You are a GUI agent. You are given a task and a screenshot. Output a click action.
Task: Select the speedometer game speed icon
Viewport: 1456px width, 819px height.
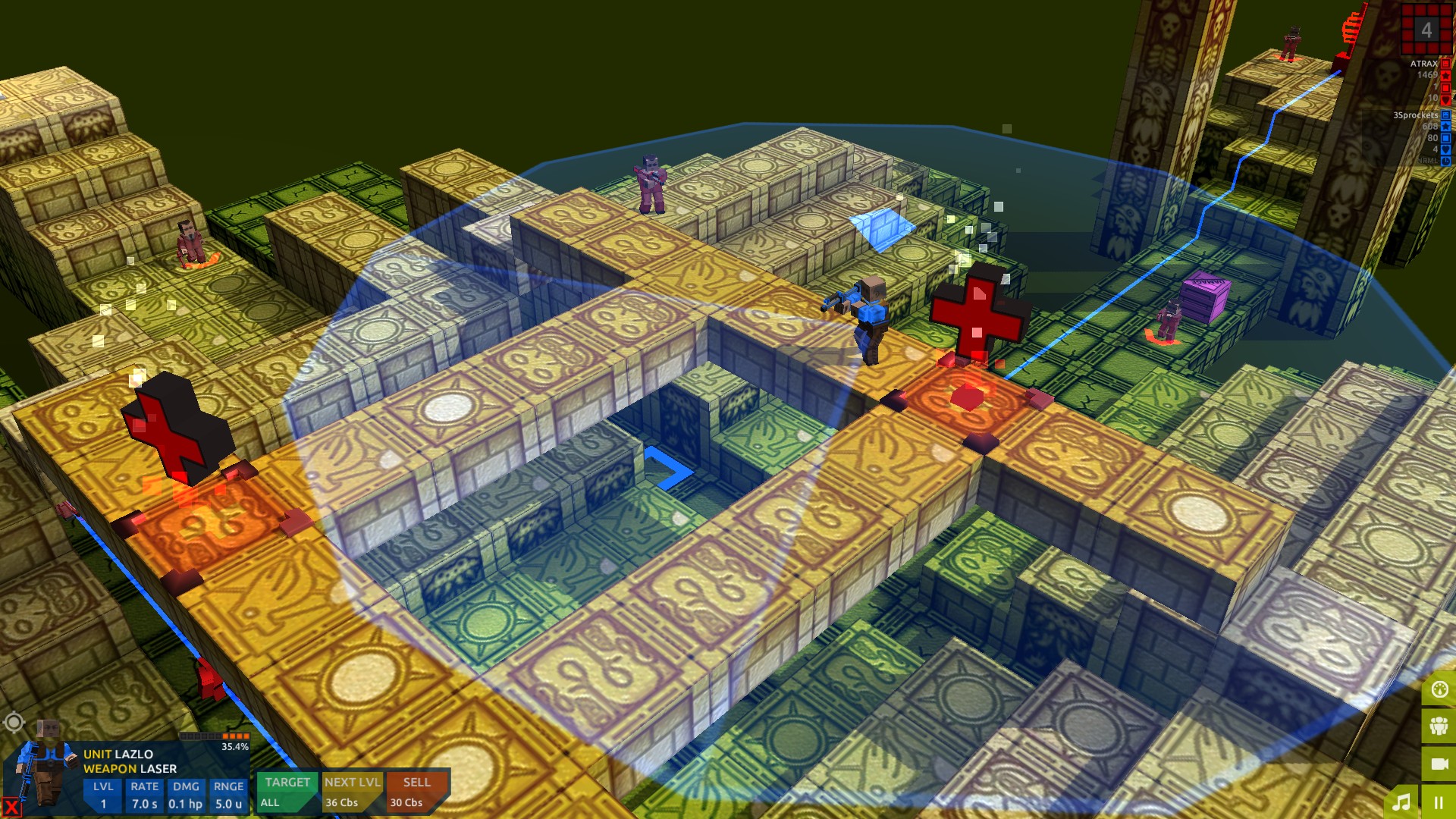click(x=1439, y=690)
